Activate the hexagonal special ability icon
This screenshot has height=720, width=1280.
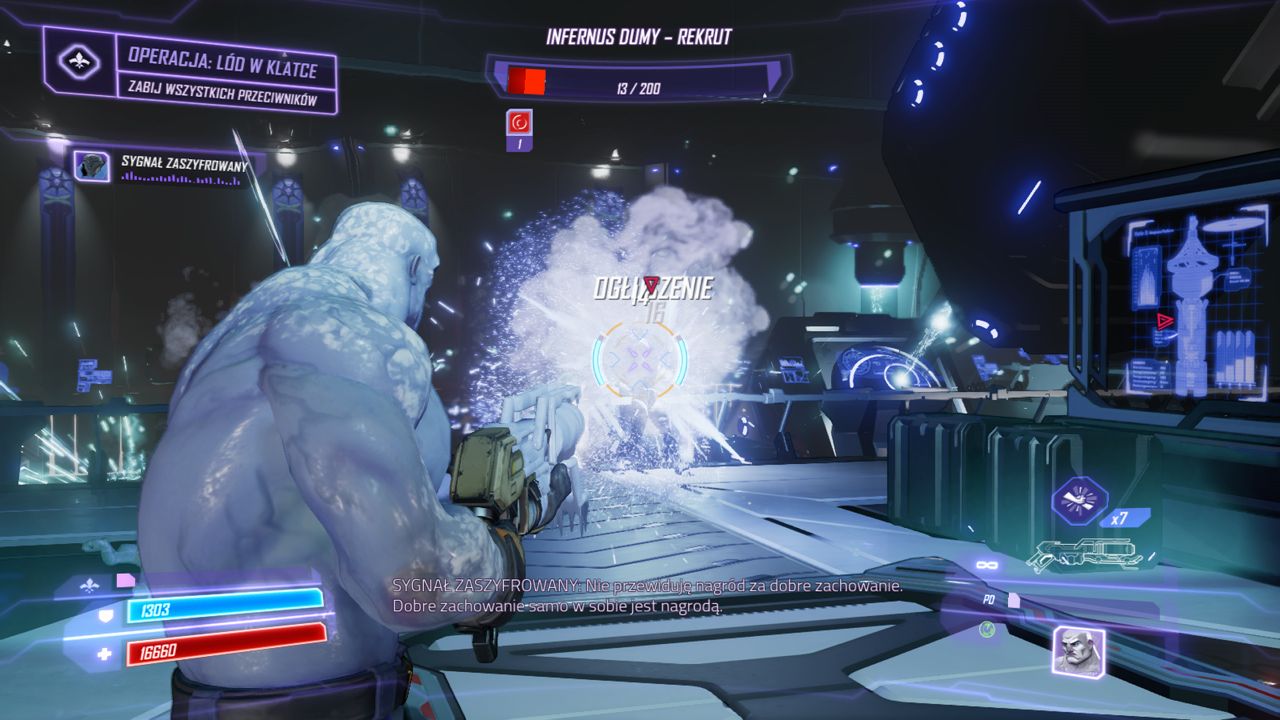[x=1079, y=500]
